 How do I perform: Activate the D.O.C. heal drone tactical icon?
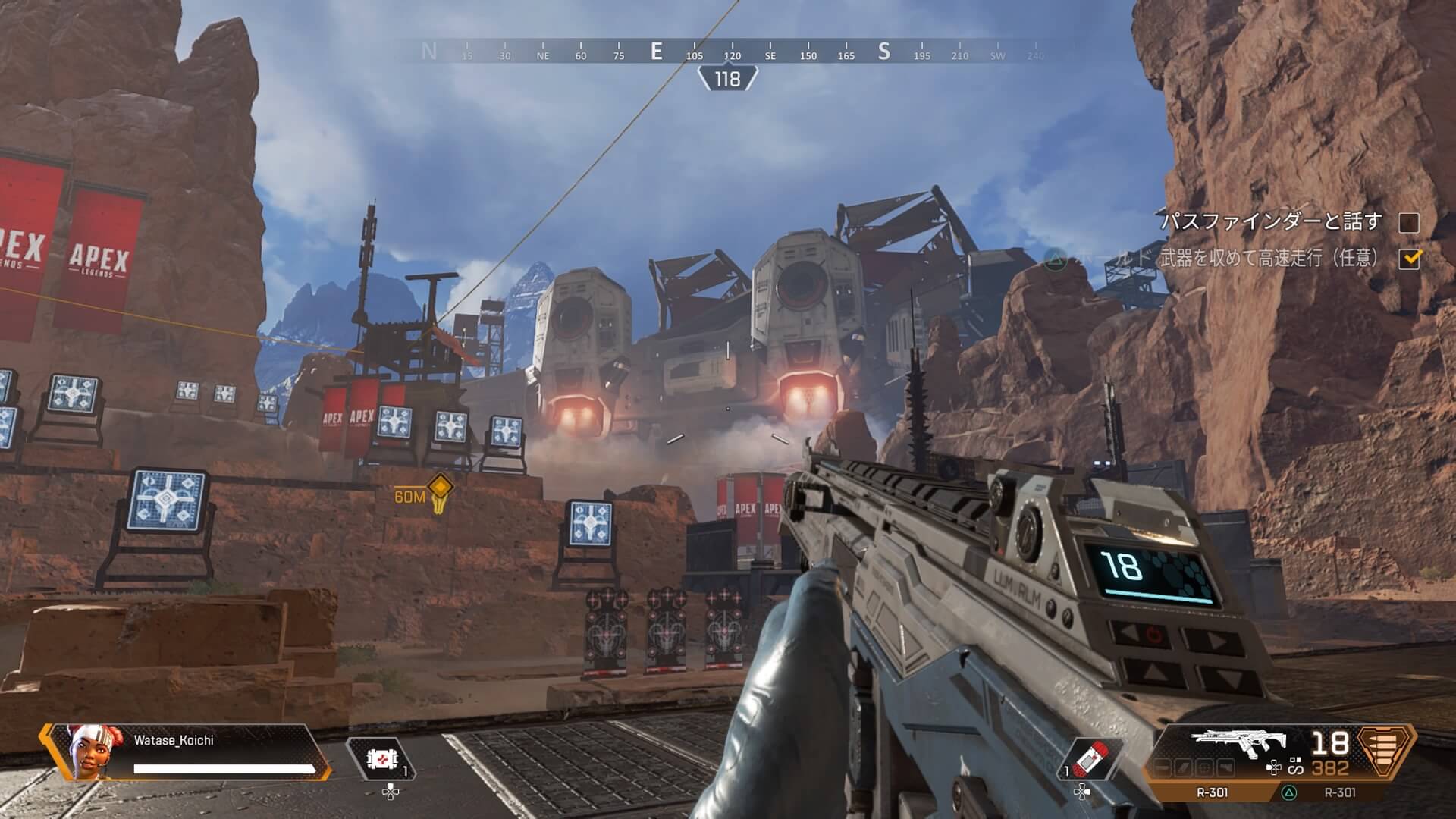[x=381, y=758]
